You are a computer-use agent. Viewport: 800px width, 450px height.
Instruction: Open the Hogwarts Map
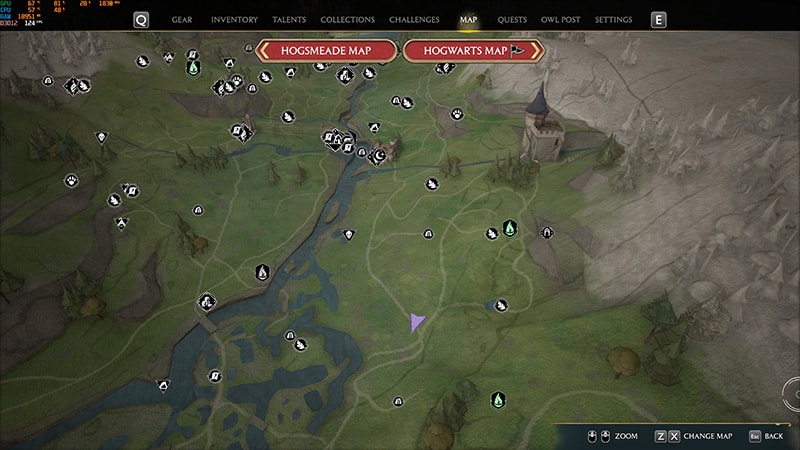[473, 51]
